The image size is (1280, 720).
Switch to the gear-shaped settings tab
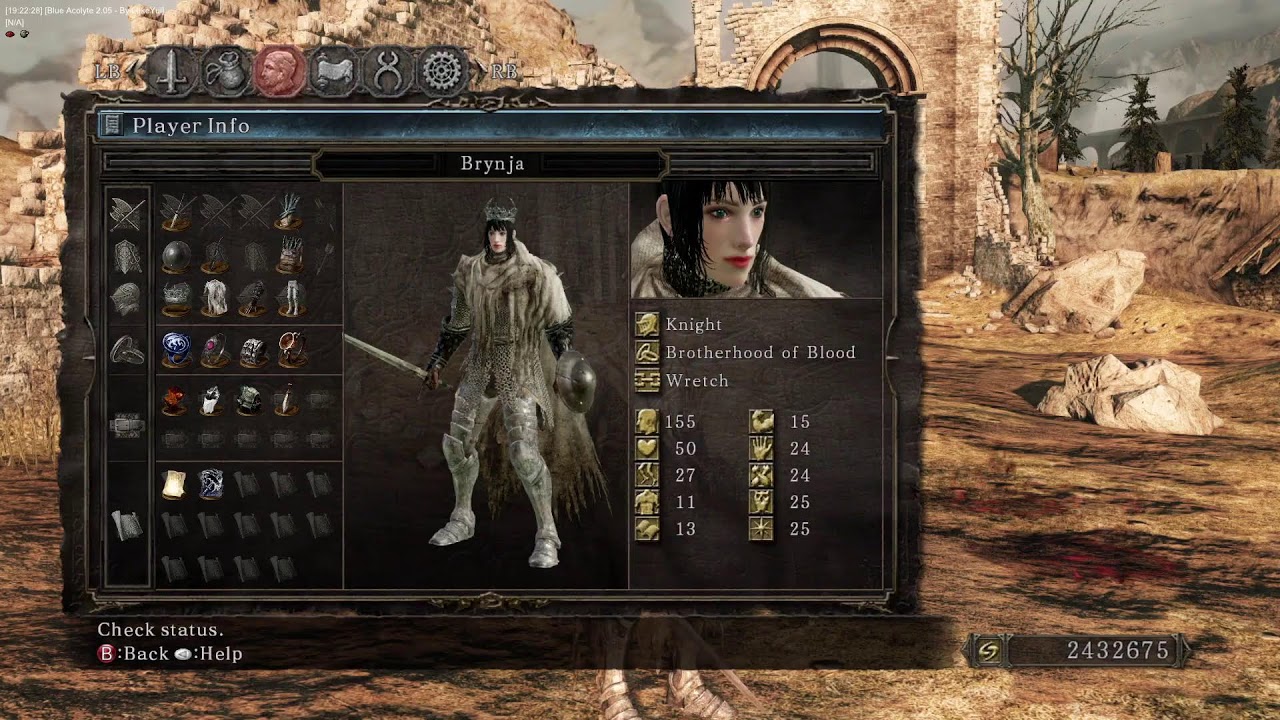[x=442, y=72]
